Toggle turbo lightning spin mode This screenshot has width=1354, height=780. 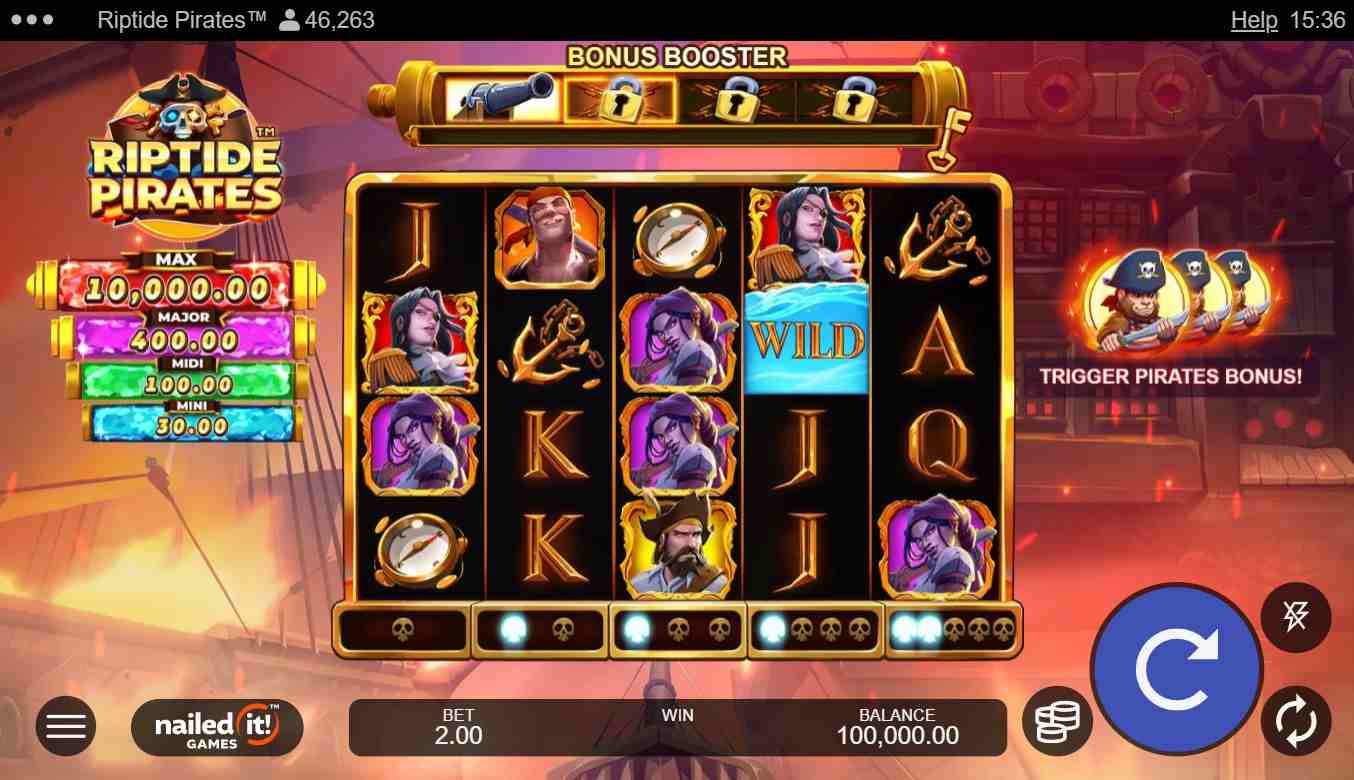pyautogui.click(x=1295, y=618)
